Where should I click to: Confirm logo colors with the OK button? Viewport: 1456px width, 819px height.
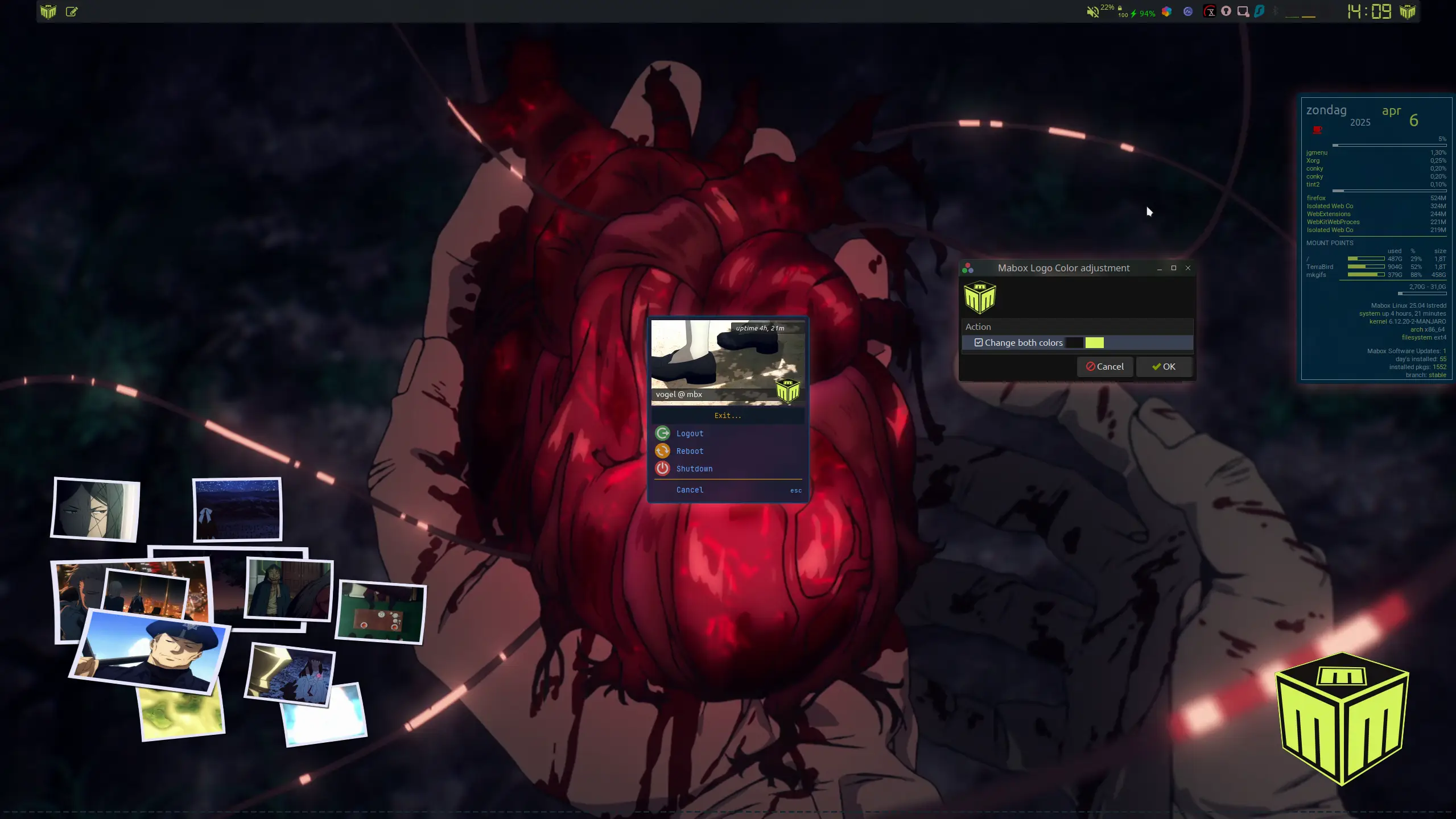[x=1164, y=367]
